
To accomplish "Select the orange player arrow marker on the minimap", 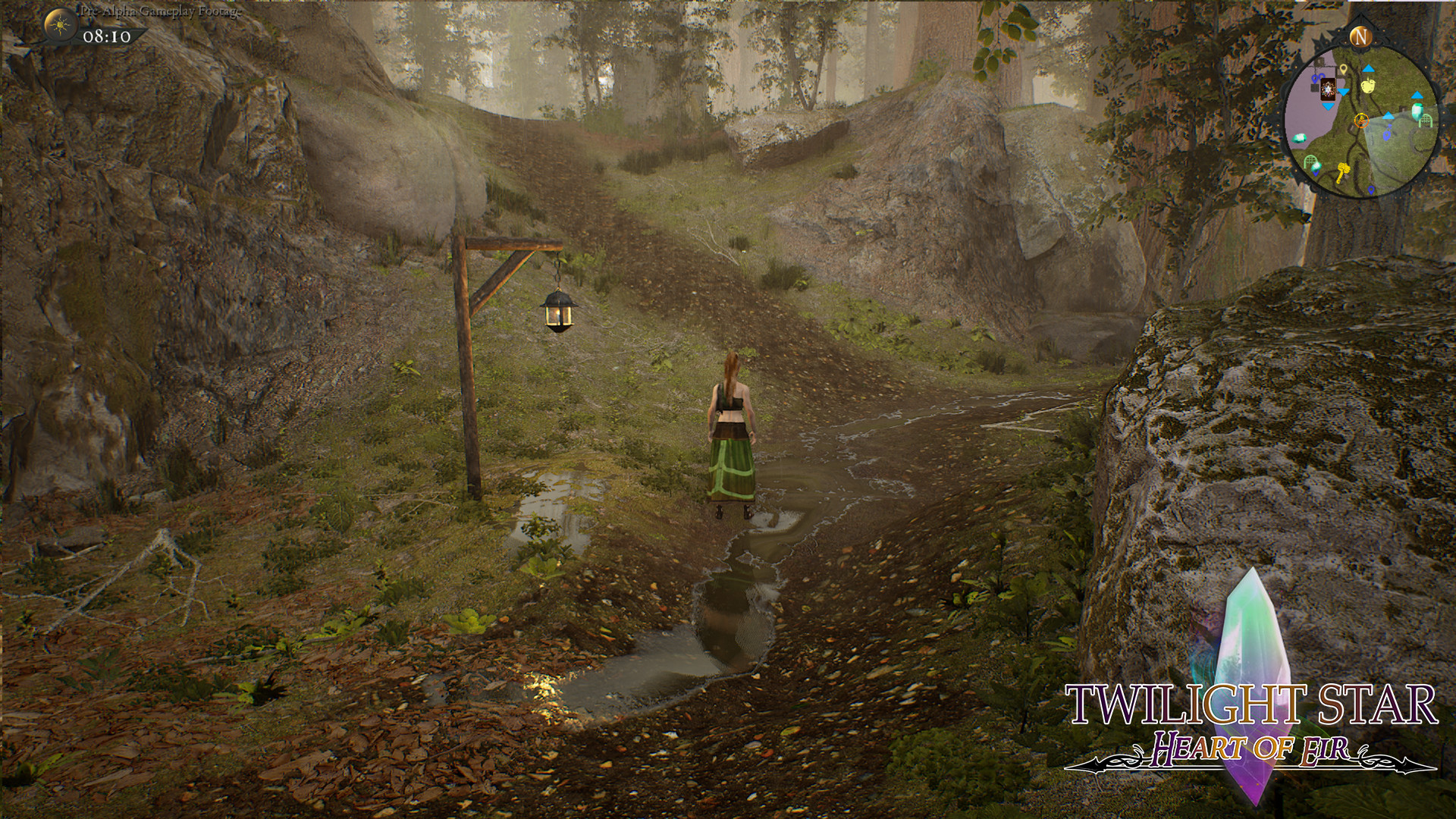I will coord(1362,120).
